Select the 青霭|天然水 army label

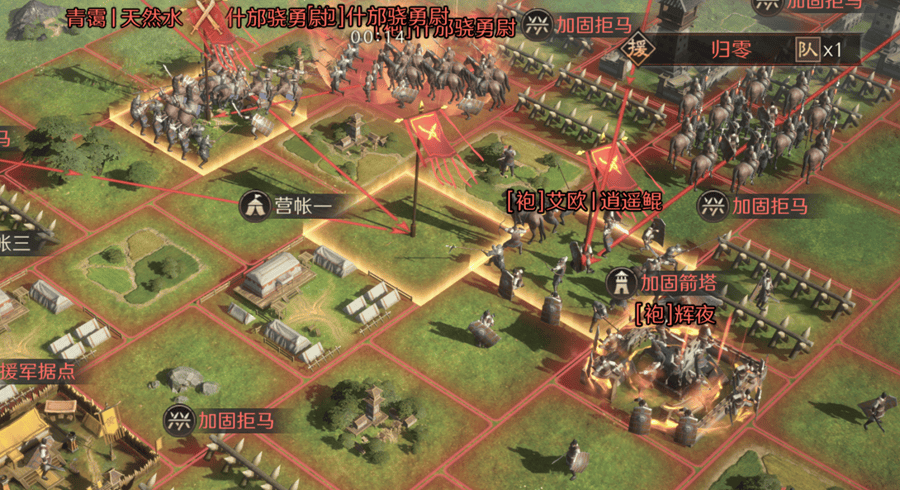125,18
